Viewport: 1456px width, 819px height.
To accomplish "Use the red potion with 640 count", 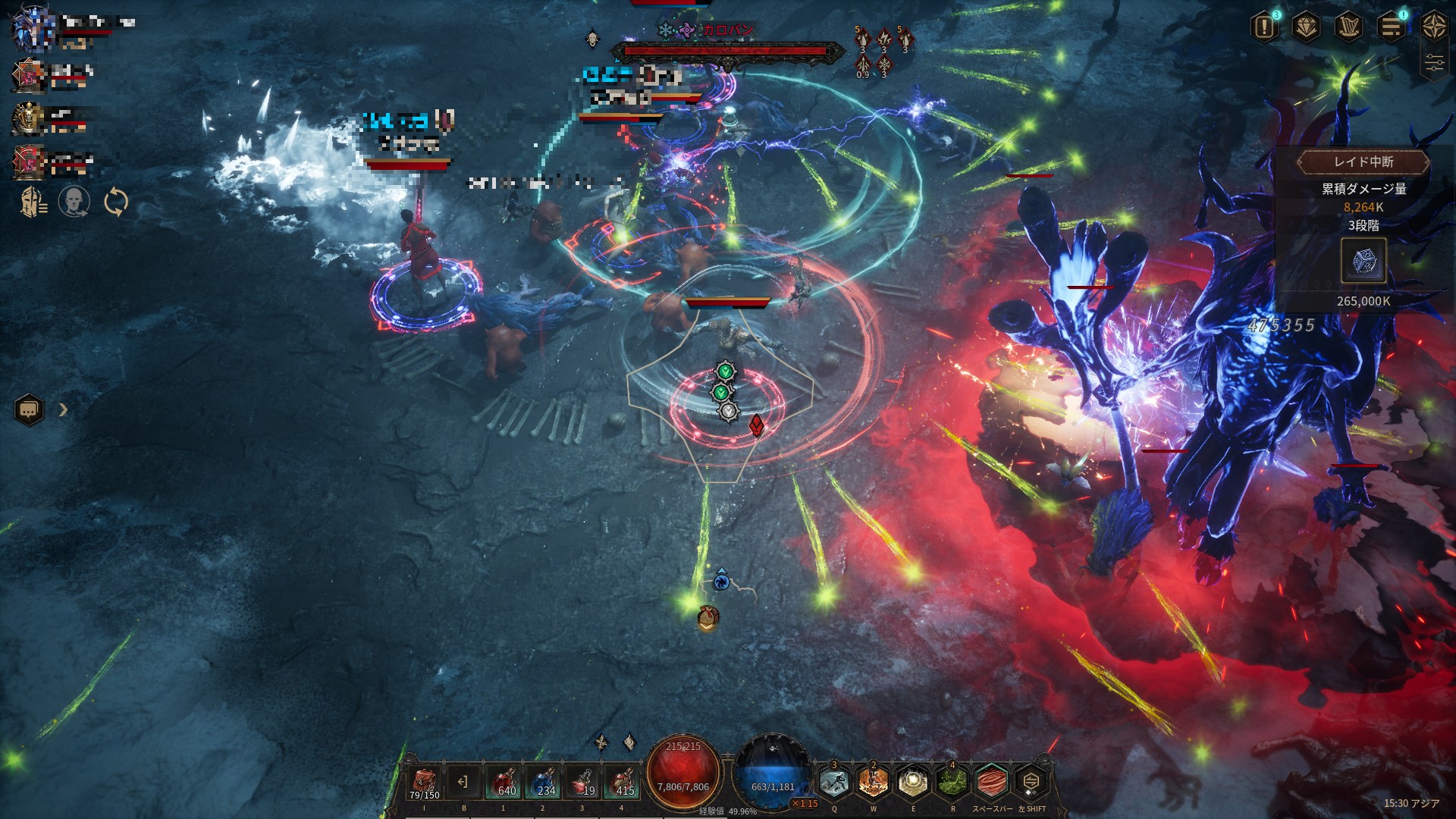I will [504, 782].
